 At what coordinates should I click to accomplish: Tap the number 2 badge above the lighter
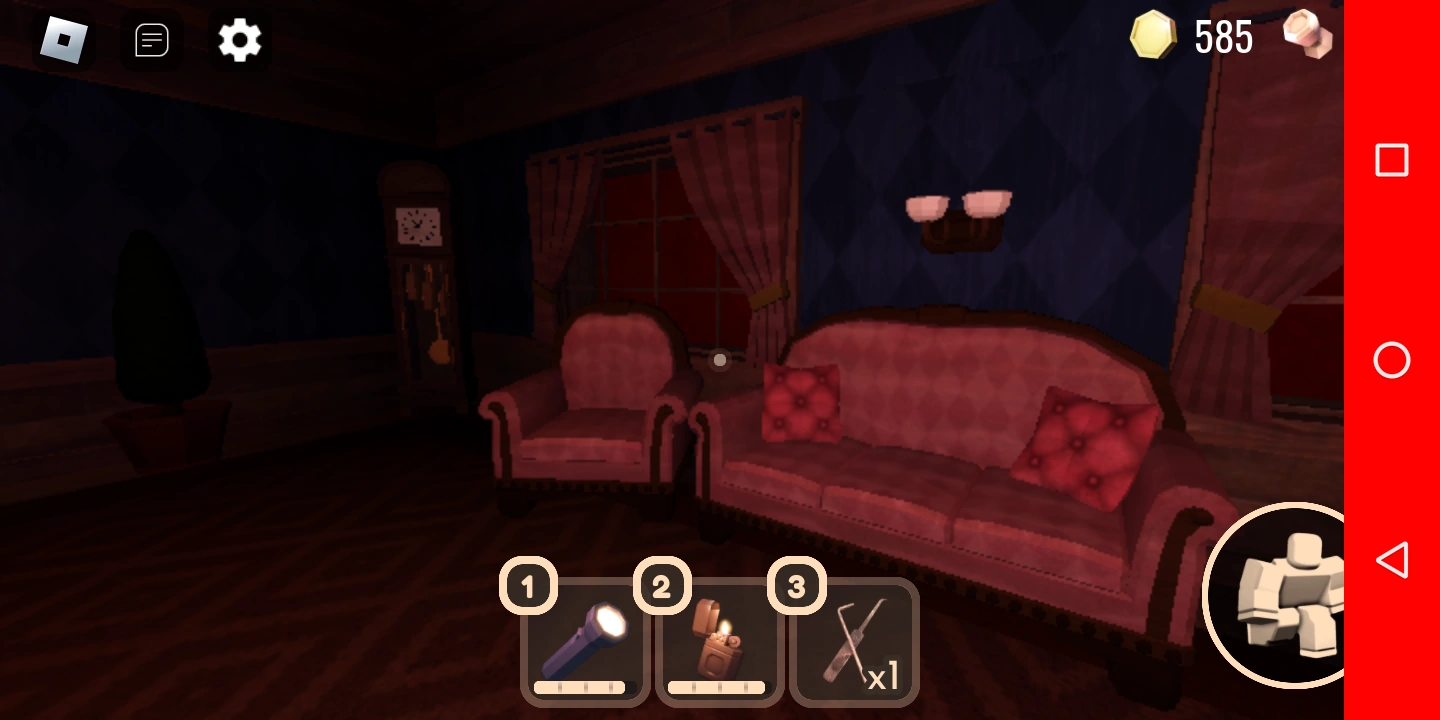pos(662,587)
